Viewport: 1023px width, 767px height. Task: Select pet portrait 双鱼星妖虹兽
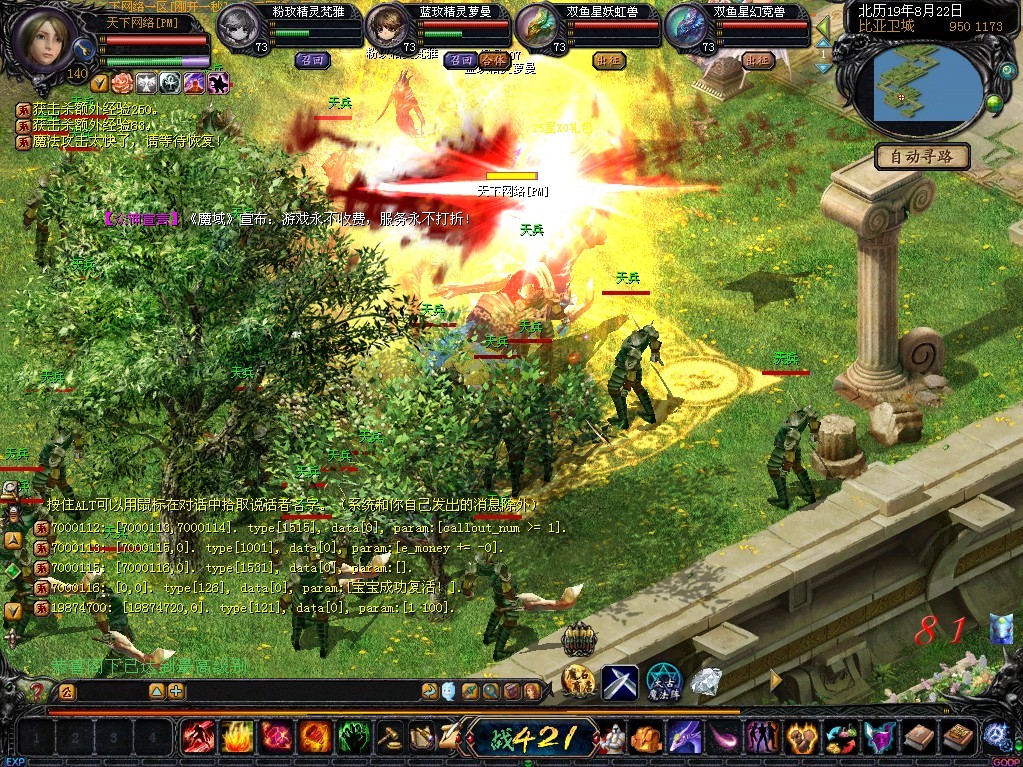point(539,26)
